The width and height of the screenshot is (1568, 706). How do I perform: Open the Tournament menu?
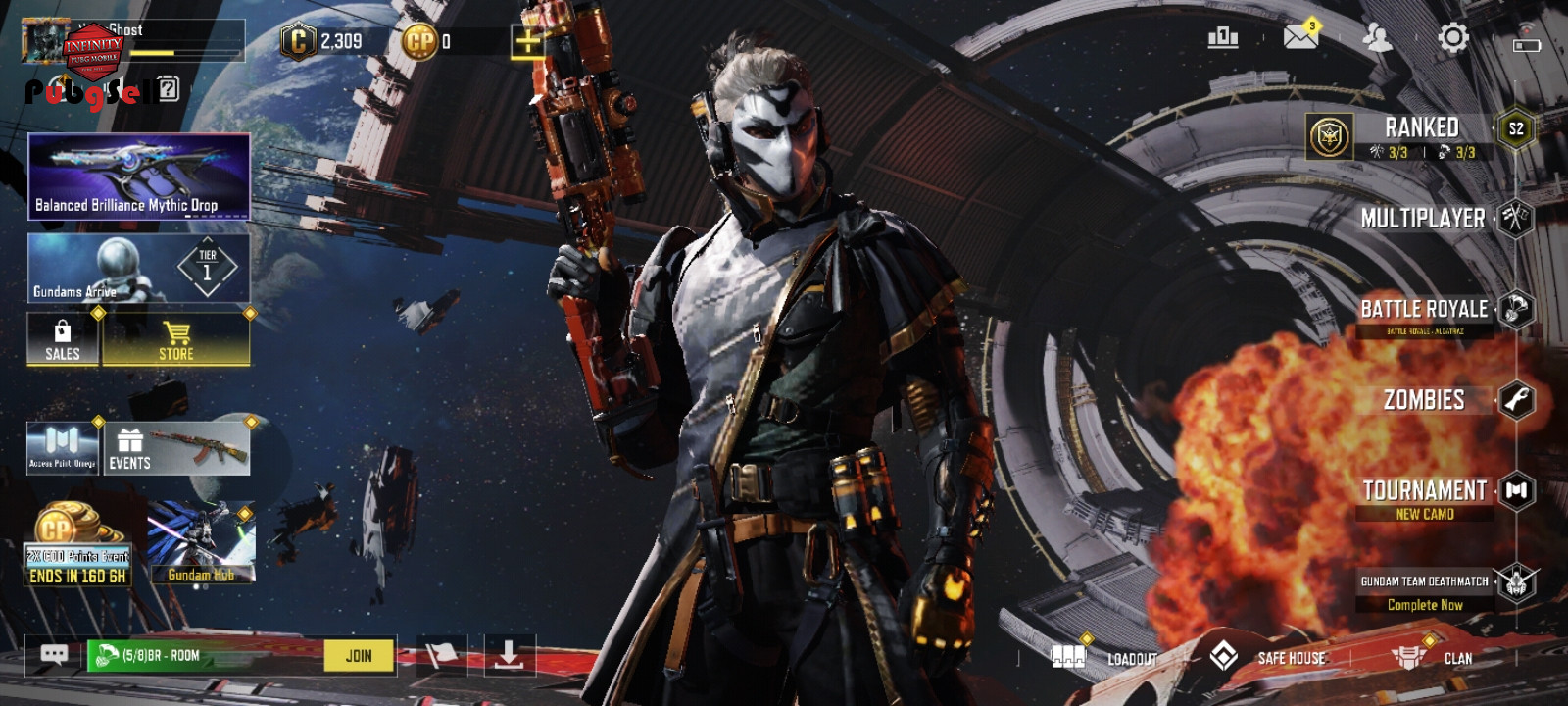tap(1424, 490)
